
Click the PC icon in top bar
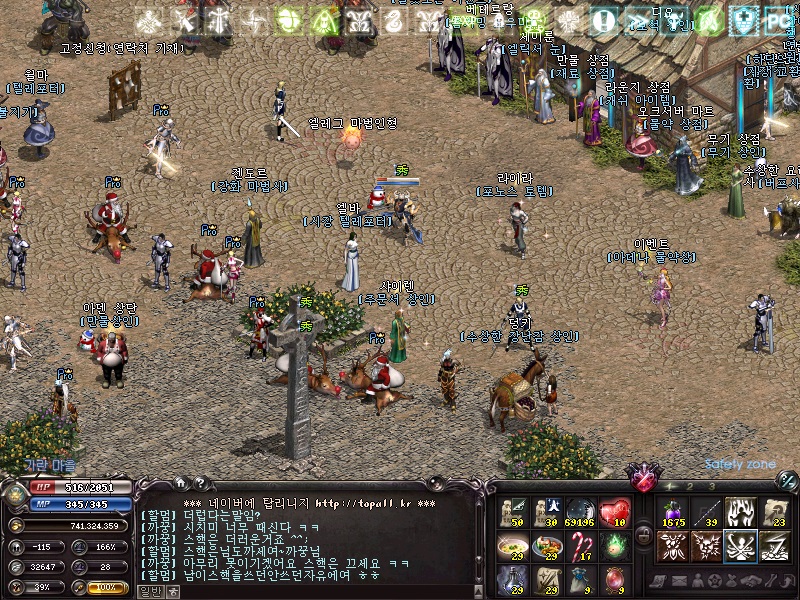[x=778, y=19]
